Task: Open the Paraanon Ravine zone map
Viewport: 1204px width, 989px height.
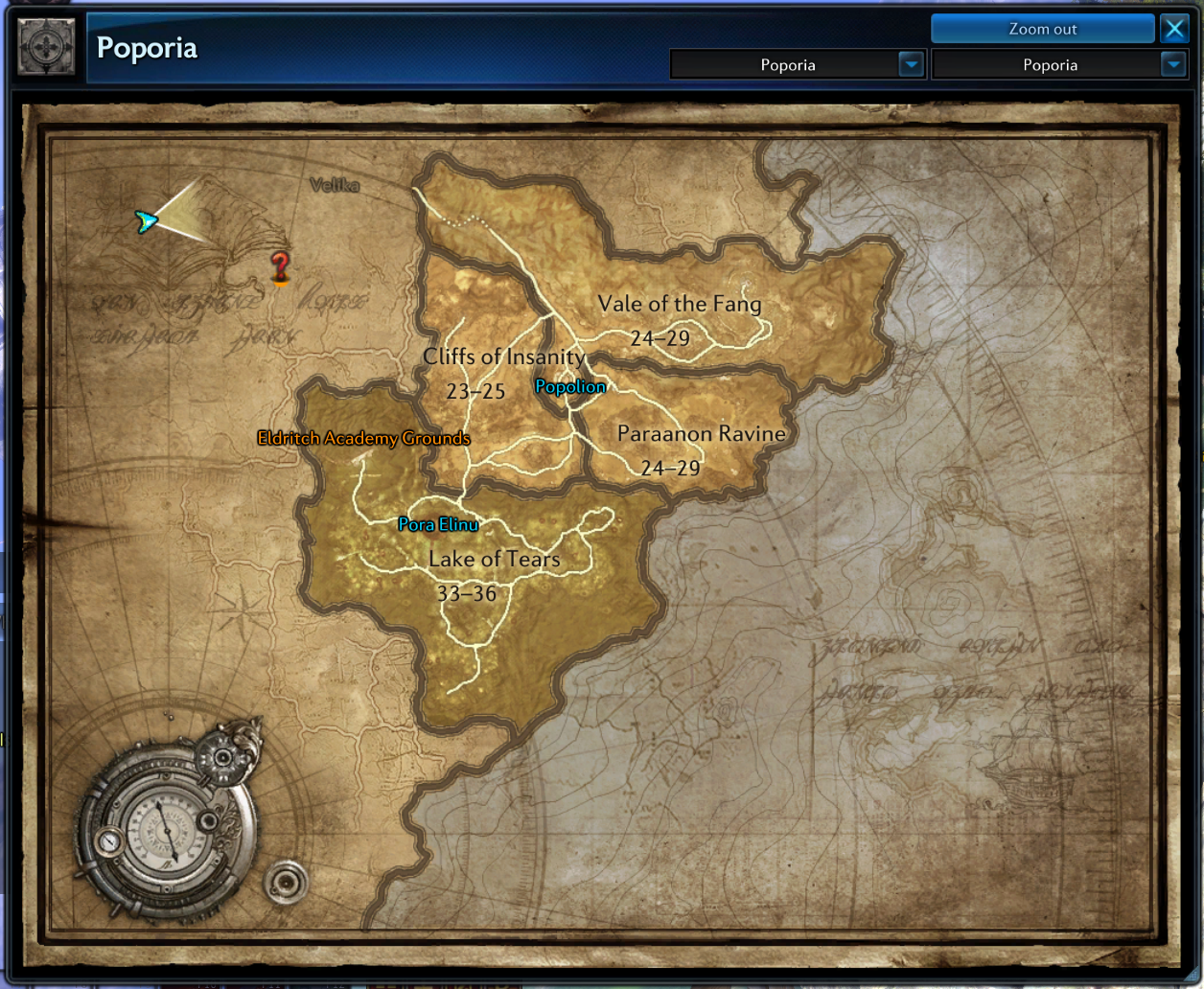Action: click(x=701, y=434)
